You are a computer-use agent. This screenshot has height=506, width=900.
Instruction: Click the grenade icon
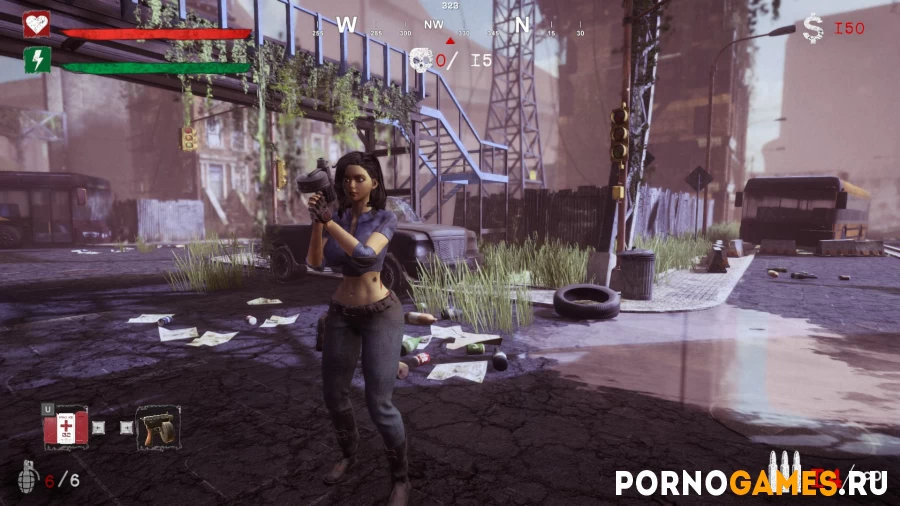(x=27, y=478)
